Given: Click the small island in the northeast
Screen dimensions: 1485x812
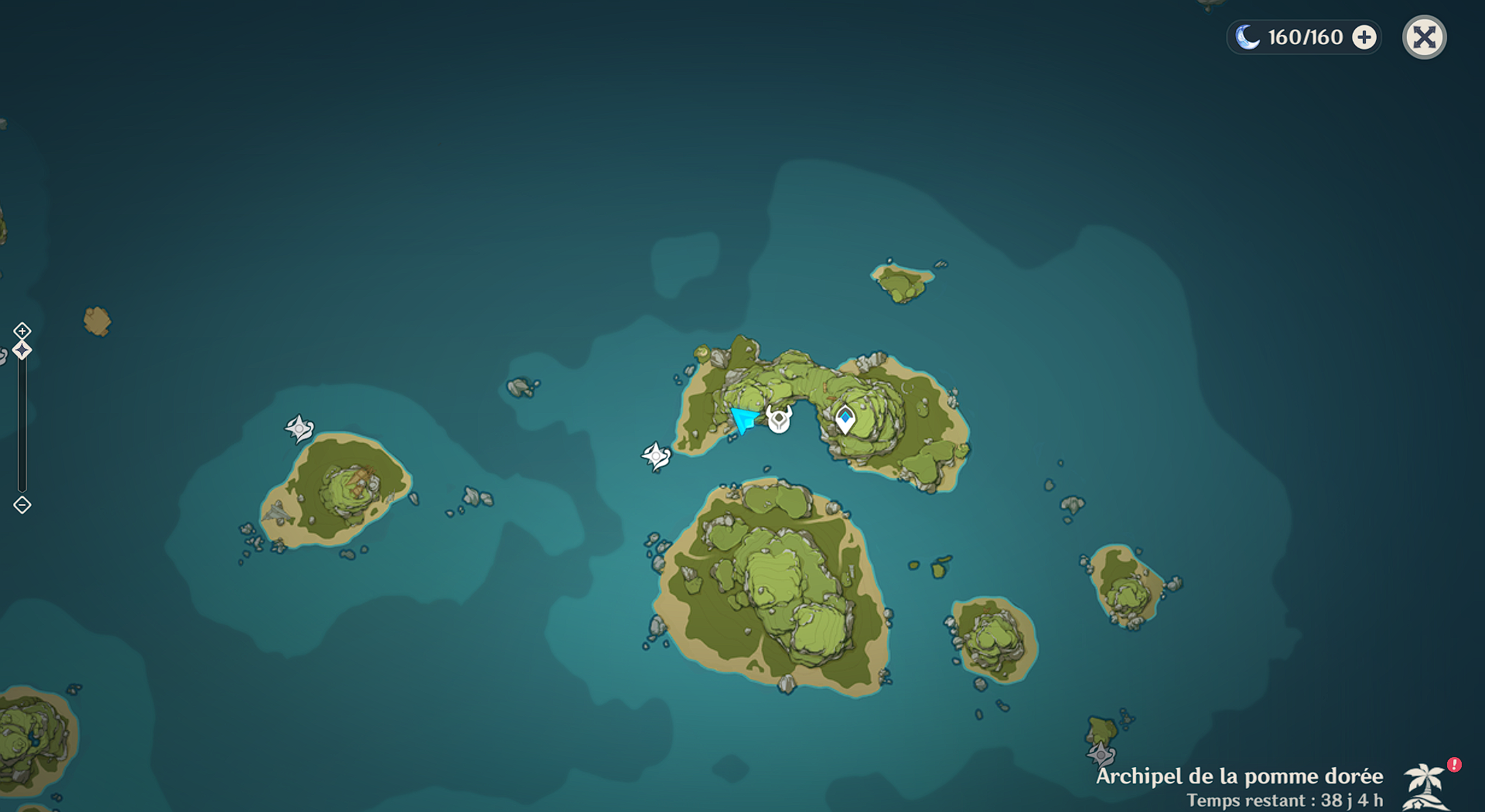Looking at the screenshot, I should click(x=901, y=282).
